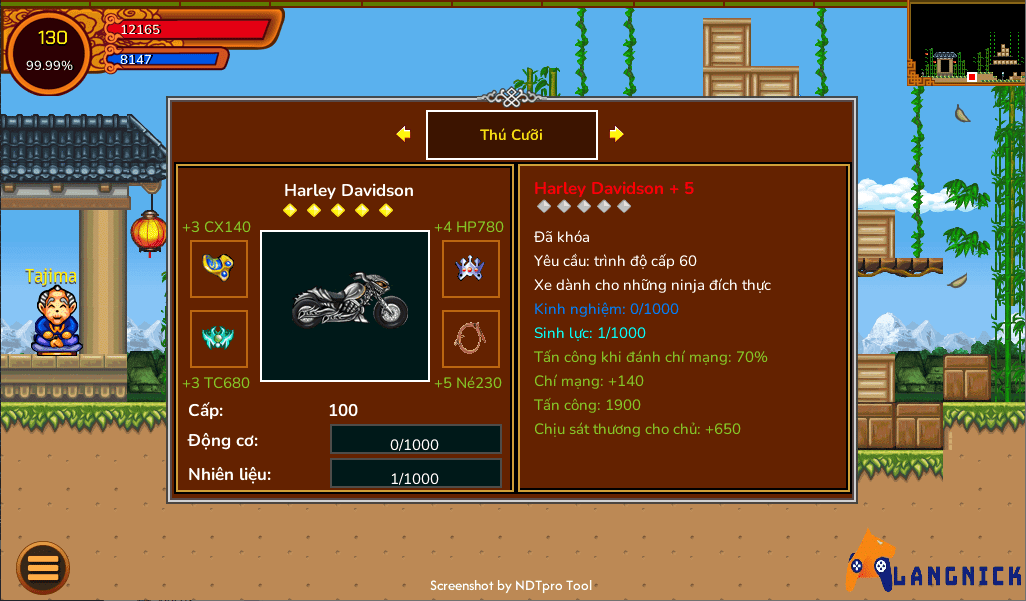Select the +3 TC680 teal wing slot
The image size is (1026, 601).
click(x=219, y=338)
